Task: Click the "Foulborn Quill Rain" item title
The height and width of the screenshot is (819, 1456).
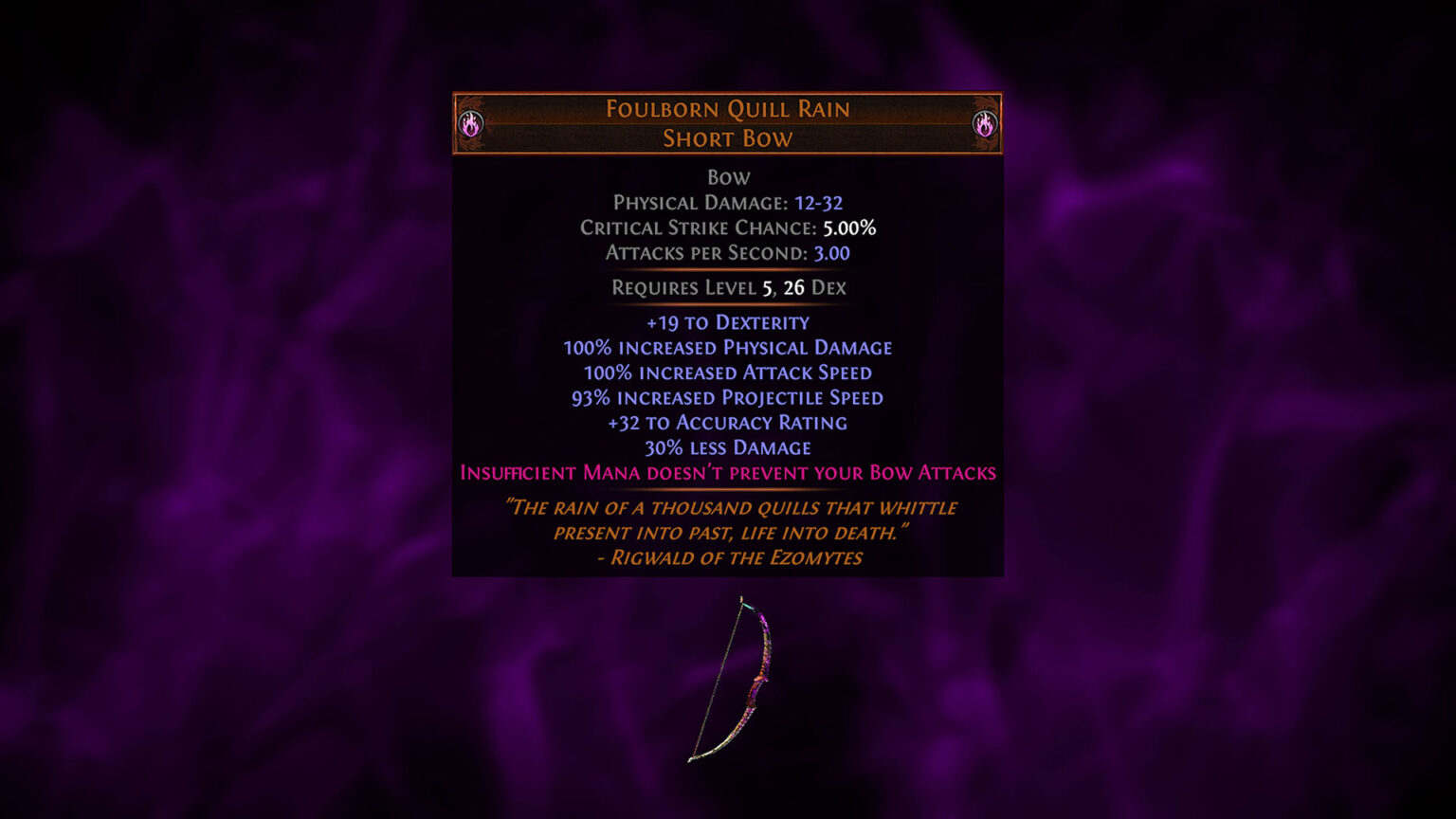Action: 728,110
